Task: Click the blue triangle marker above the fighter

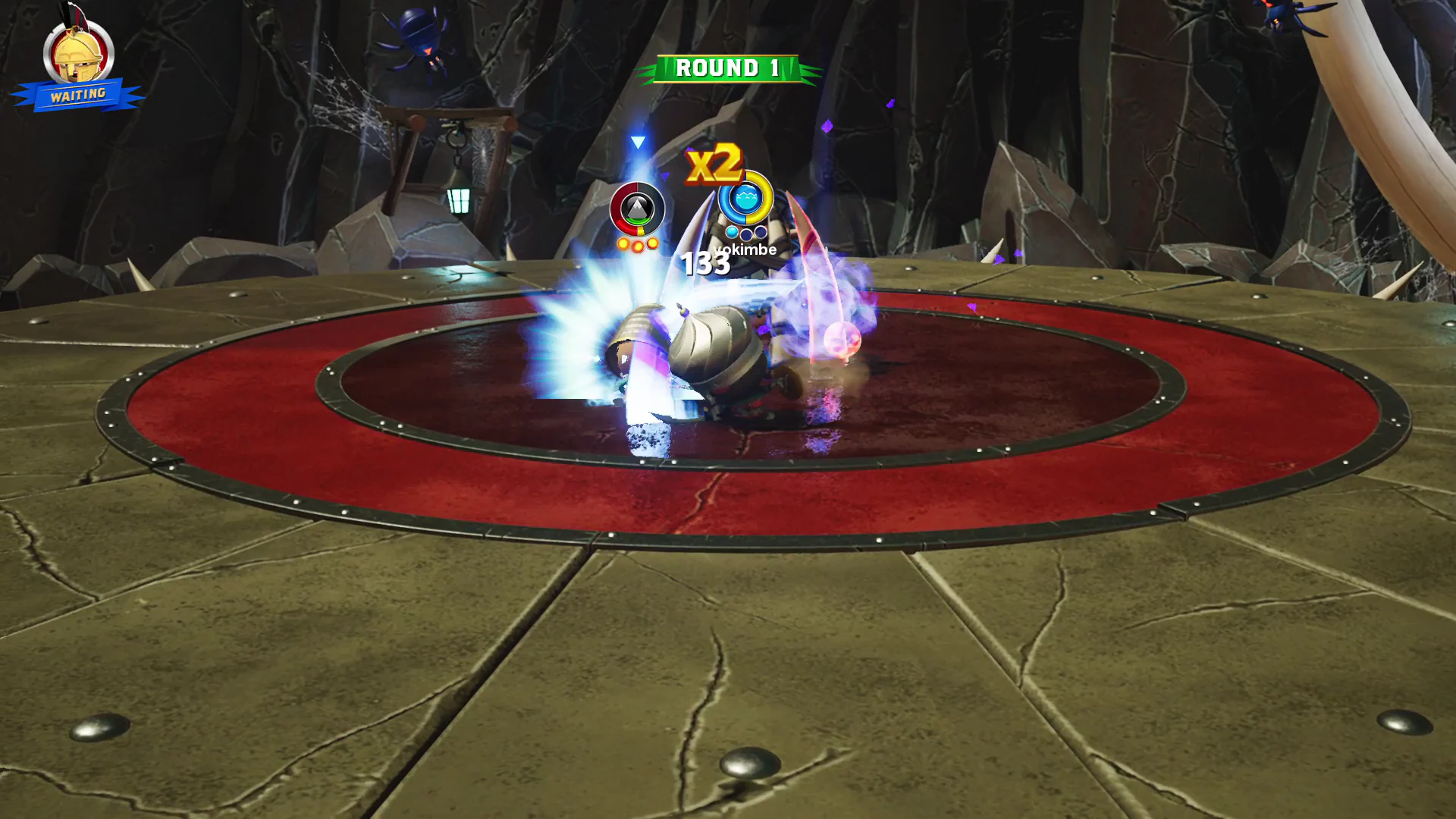Action: (x=639, y=143)
